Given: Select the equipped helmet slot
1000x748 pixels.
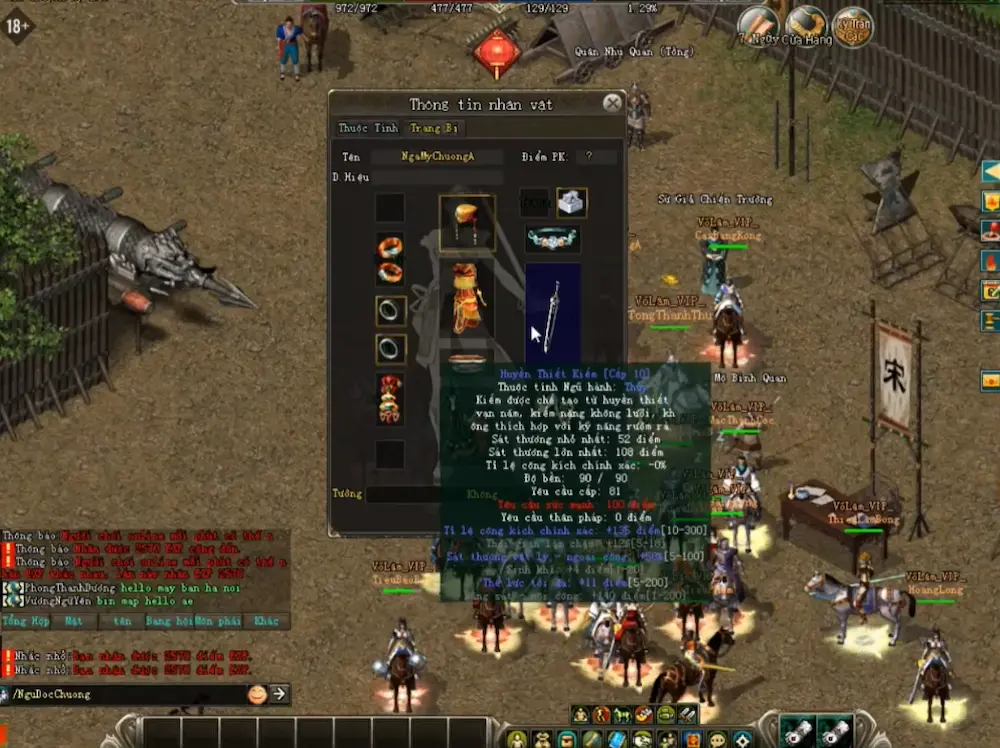Looking at the screenshot, I should click(x=467, y=222).
